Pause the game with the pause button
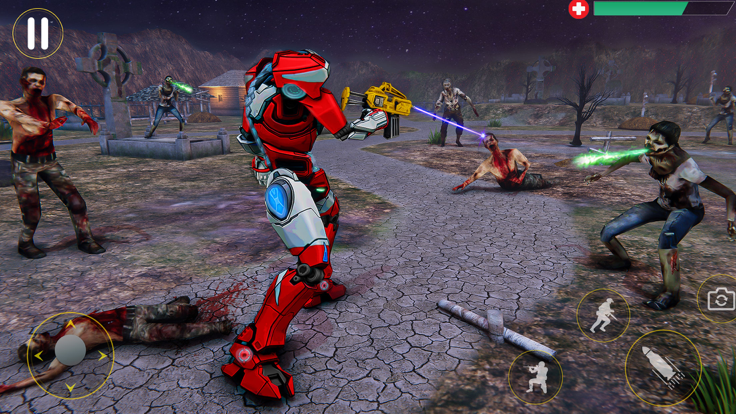Viewport: 736px width, 414px height. pos(38,34)
